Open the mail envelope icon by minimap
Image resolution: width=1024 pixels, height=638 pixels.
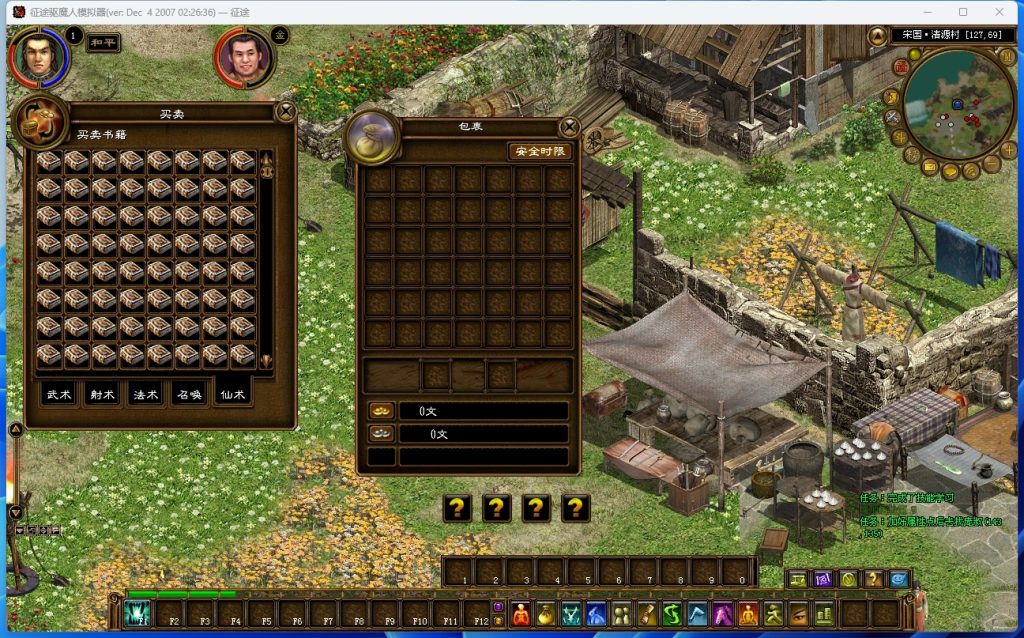pos(930,165)
